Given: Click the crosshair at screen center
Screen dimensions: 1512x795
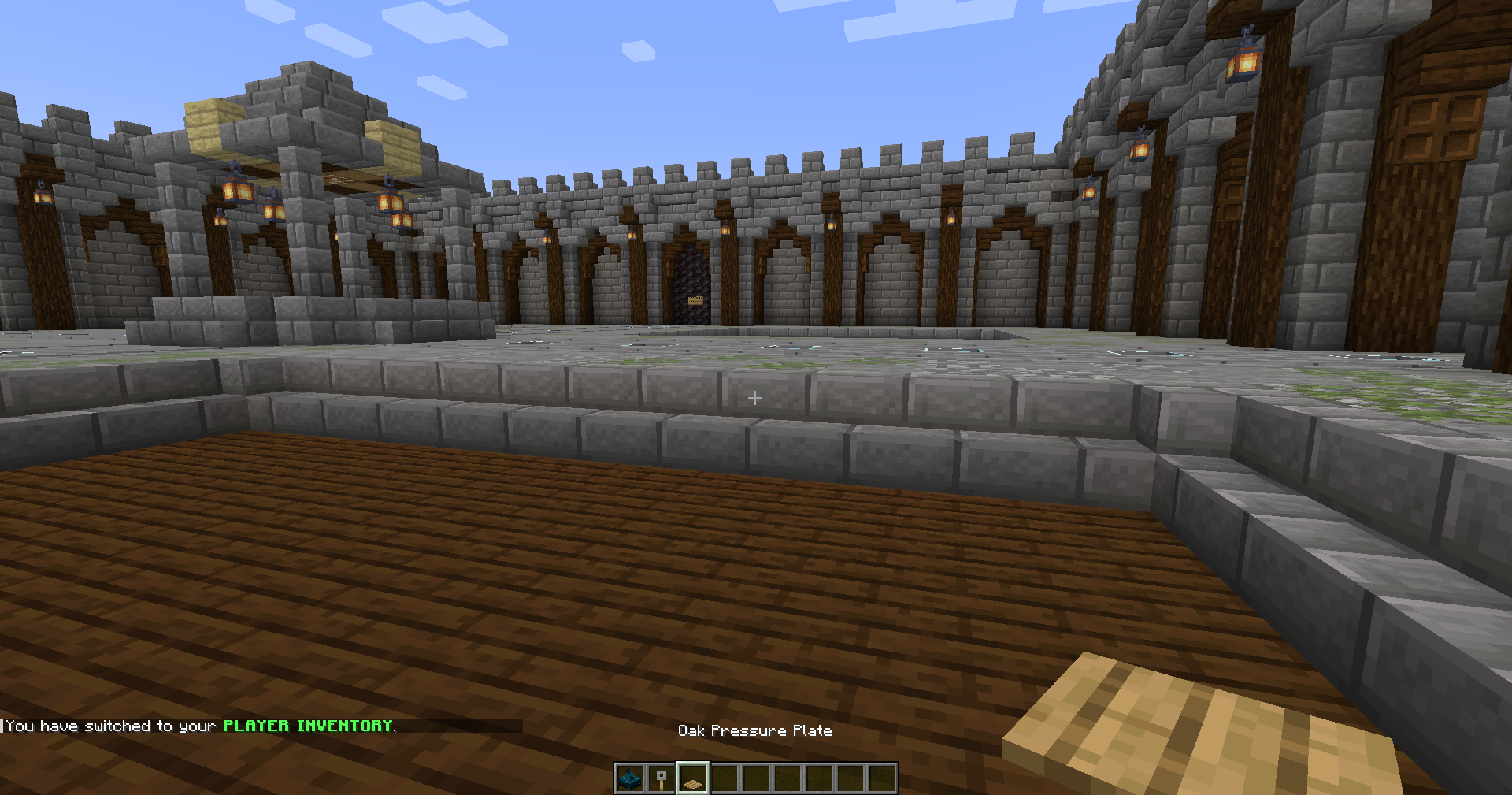Looking at the screenshot, I should tap(754, 398).
